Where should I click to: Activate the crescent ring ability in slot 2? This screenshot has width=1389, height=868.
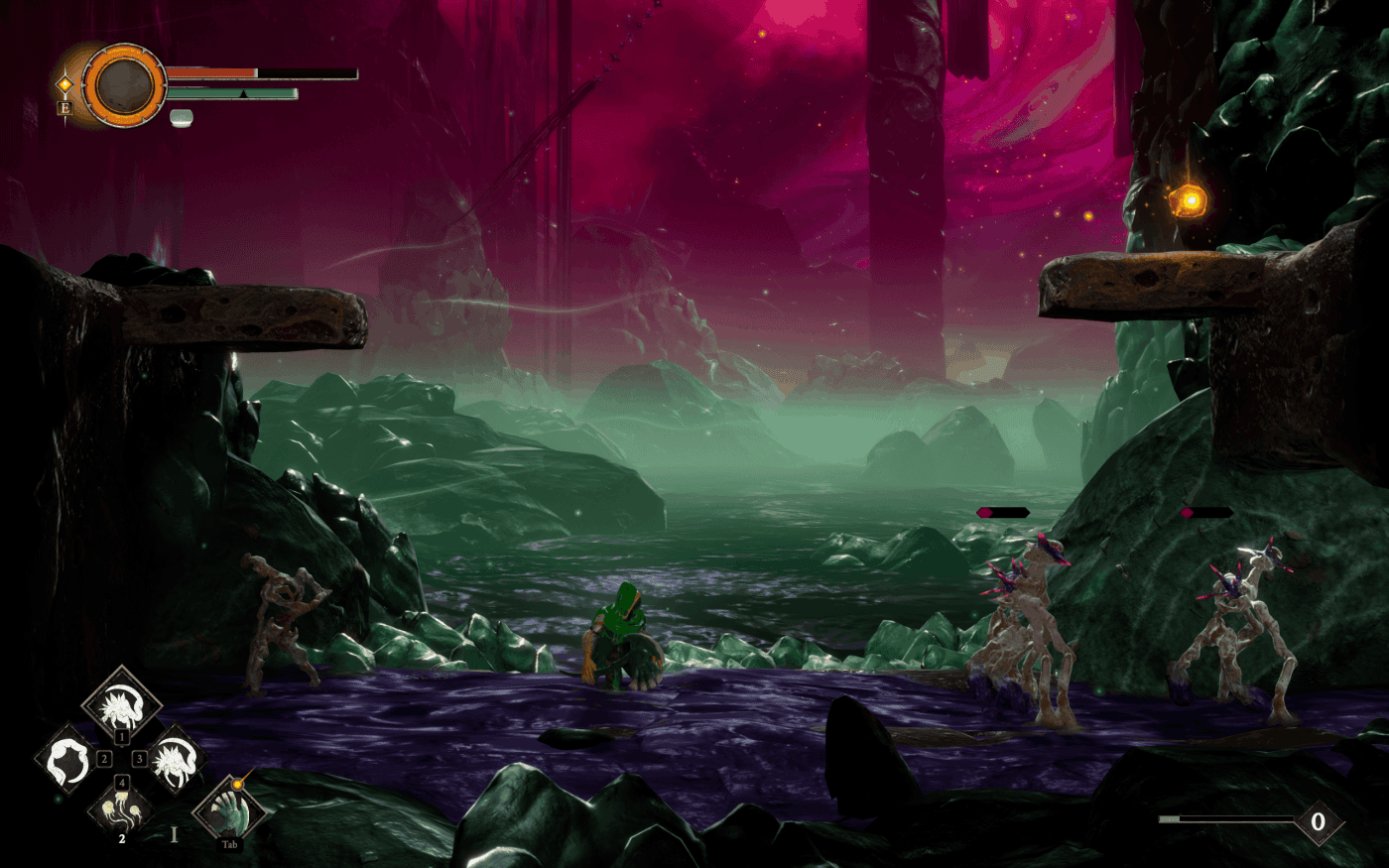(67, 760)
